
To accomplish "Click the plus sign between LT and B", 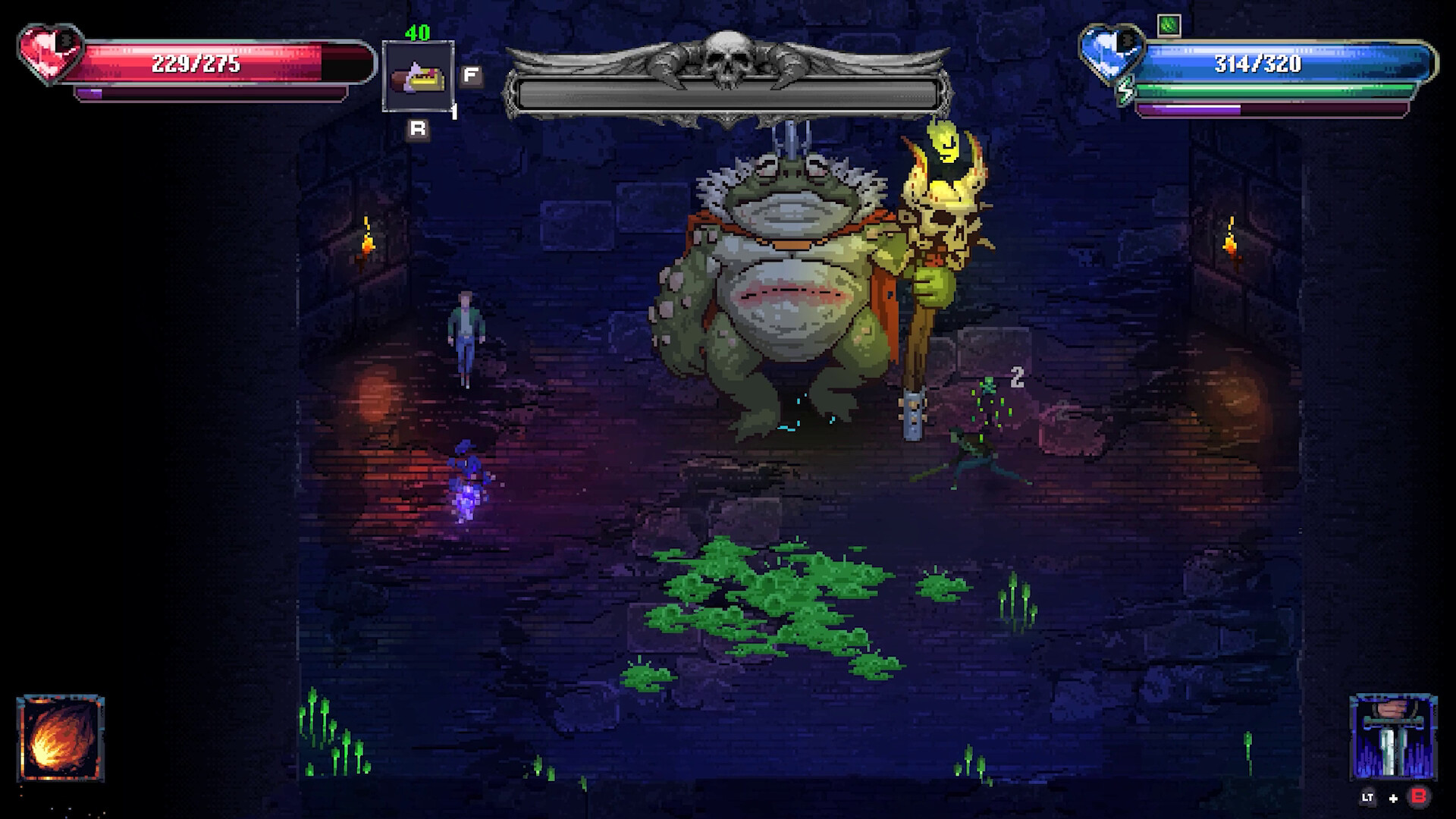I will 1393,799.
